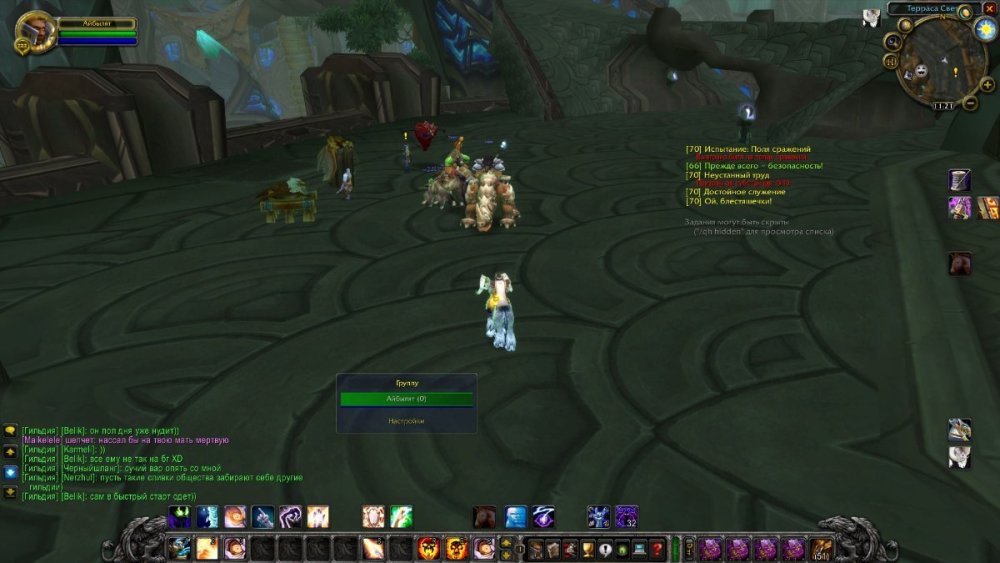
Task: Select the quest Ой, блестяшечки! in tracker
Action: pyautogui.click(x=743, y=201)
